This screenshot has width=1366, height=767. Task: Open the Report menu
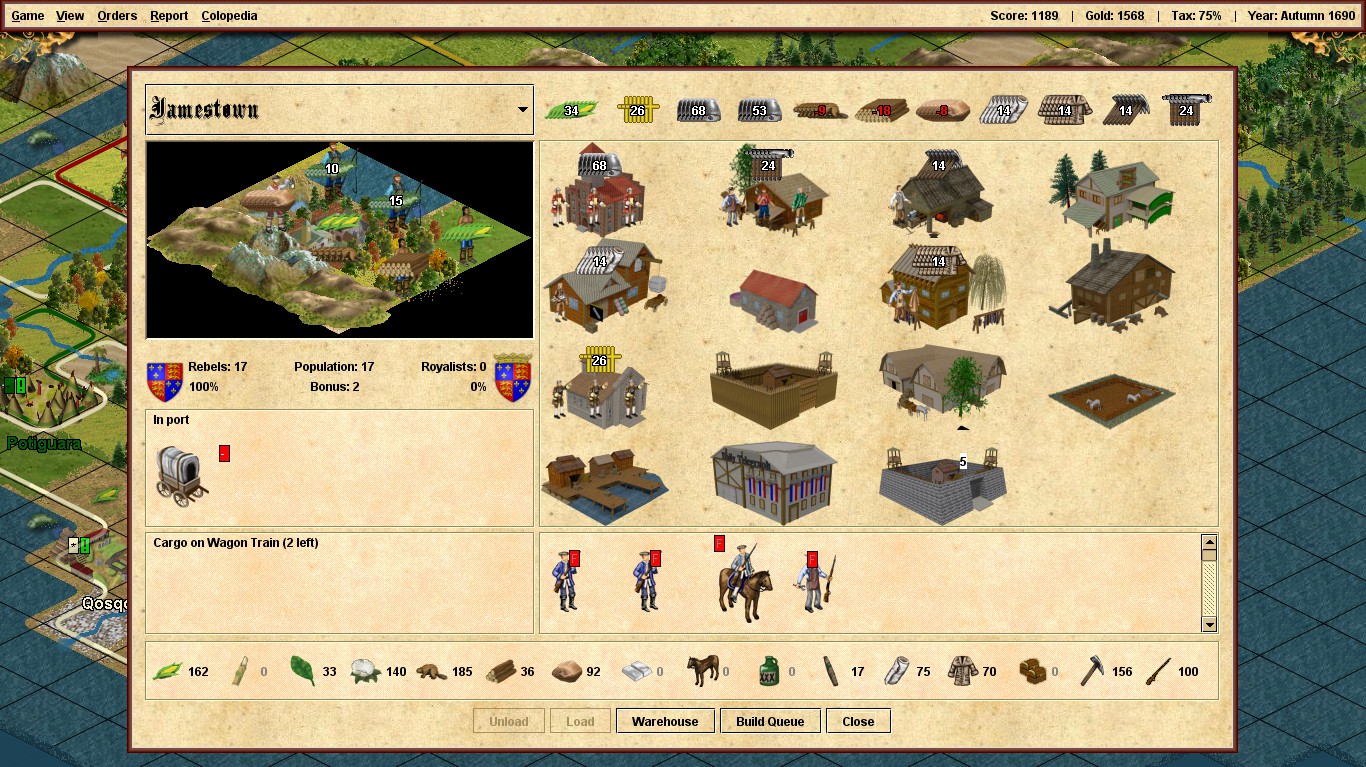coord(169,16)
